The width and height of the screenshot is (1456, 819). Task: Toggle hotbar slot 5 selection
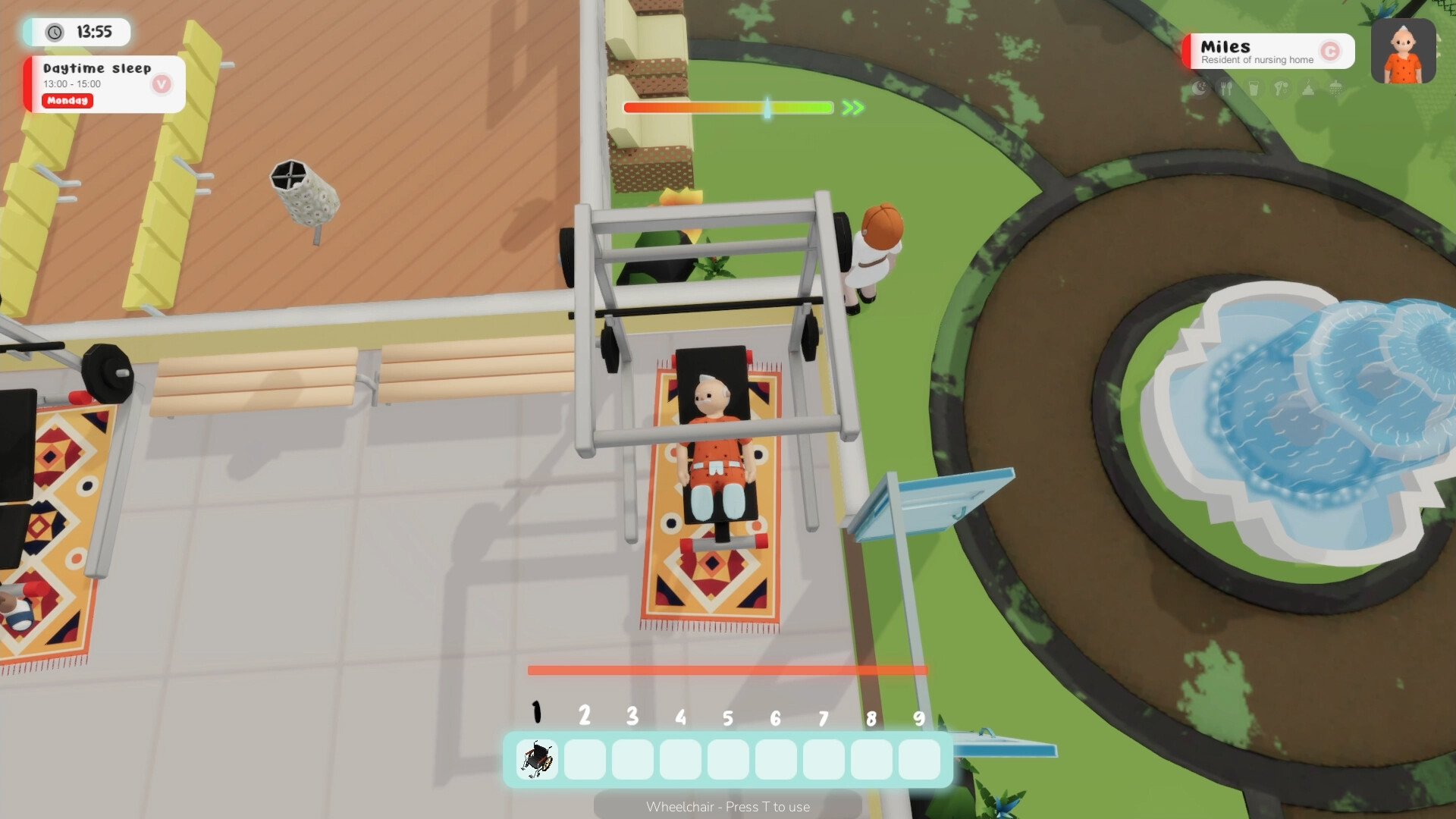click(x=727, y=759)
